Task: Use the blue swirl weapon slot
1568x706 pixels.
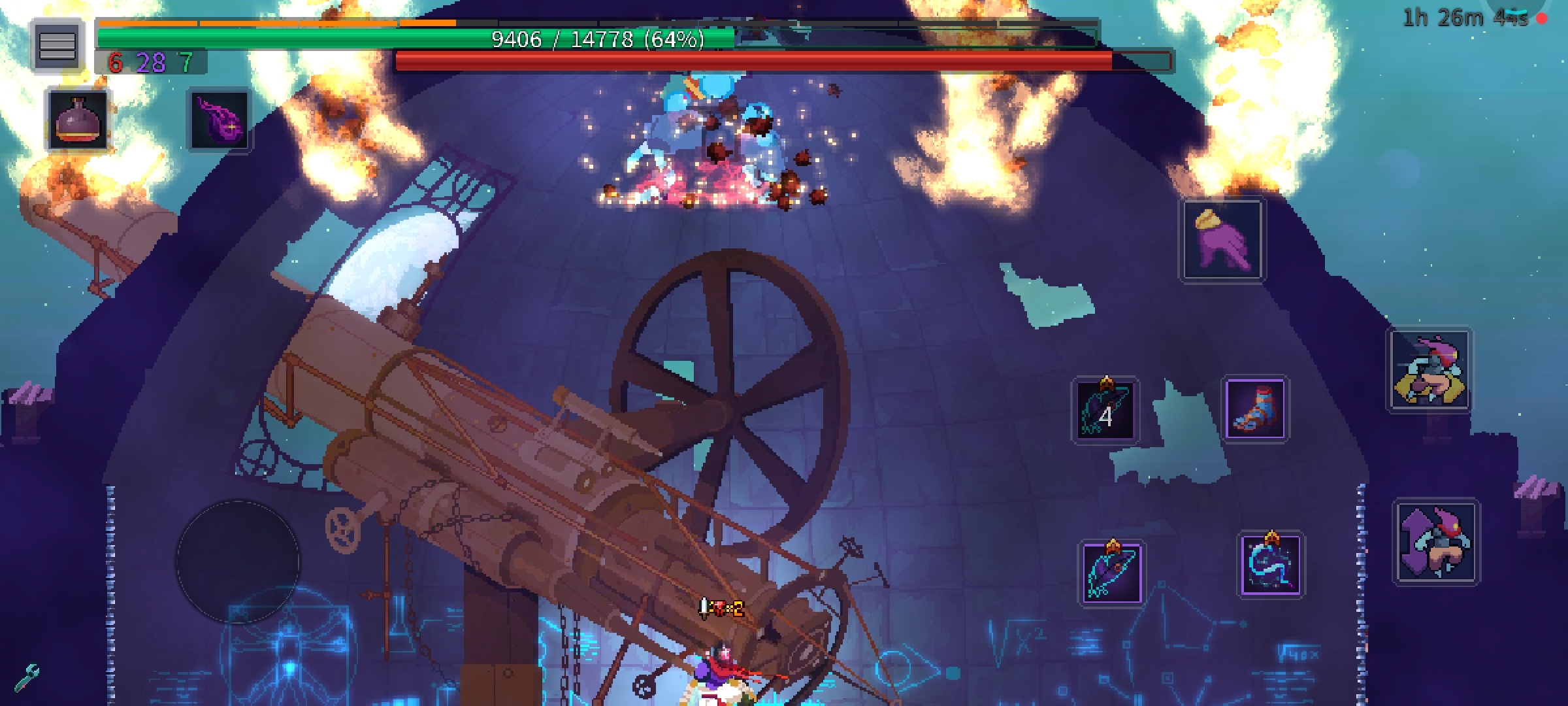Action: tap(1271, 564)
